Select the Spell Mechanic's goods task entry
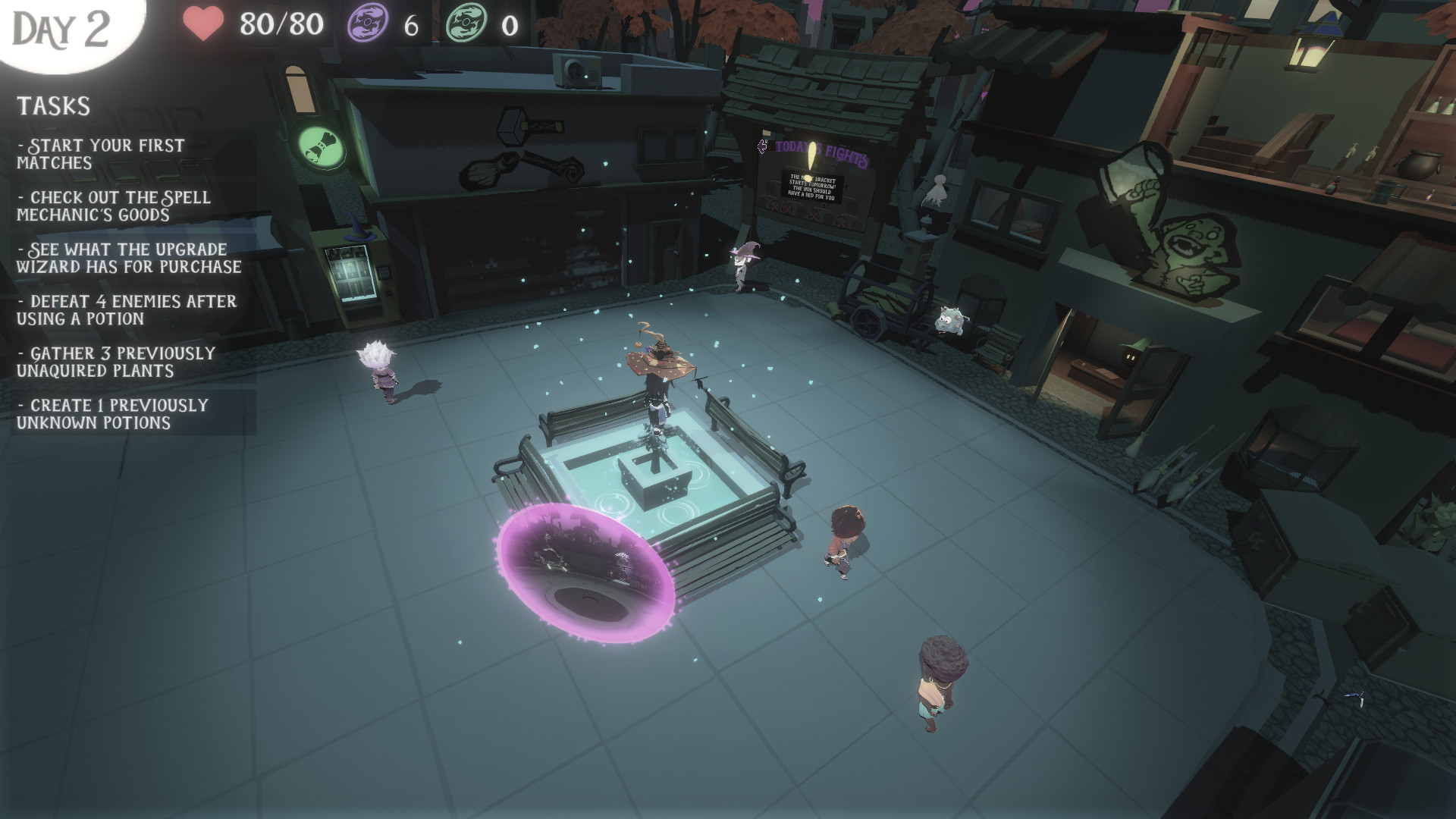Screen dimensions: 1456x819 coord(114,206)
